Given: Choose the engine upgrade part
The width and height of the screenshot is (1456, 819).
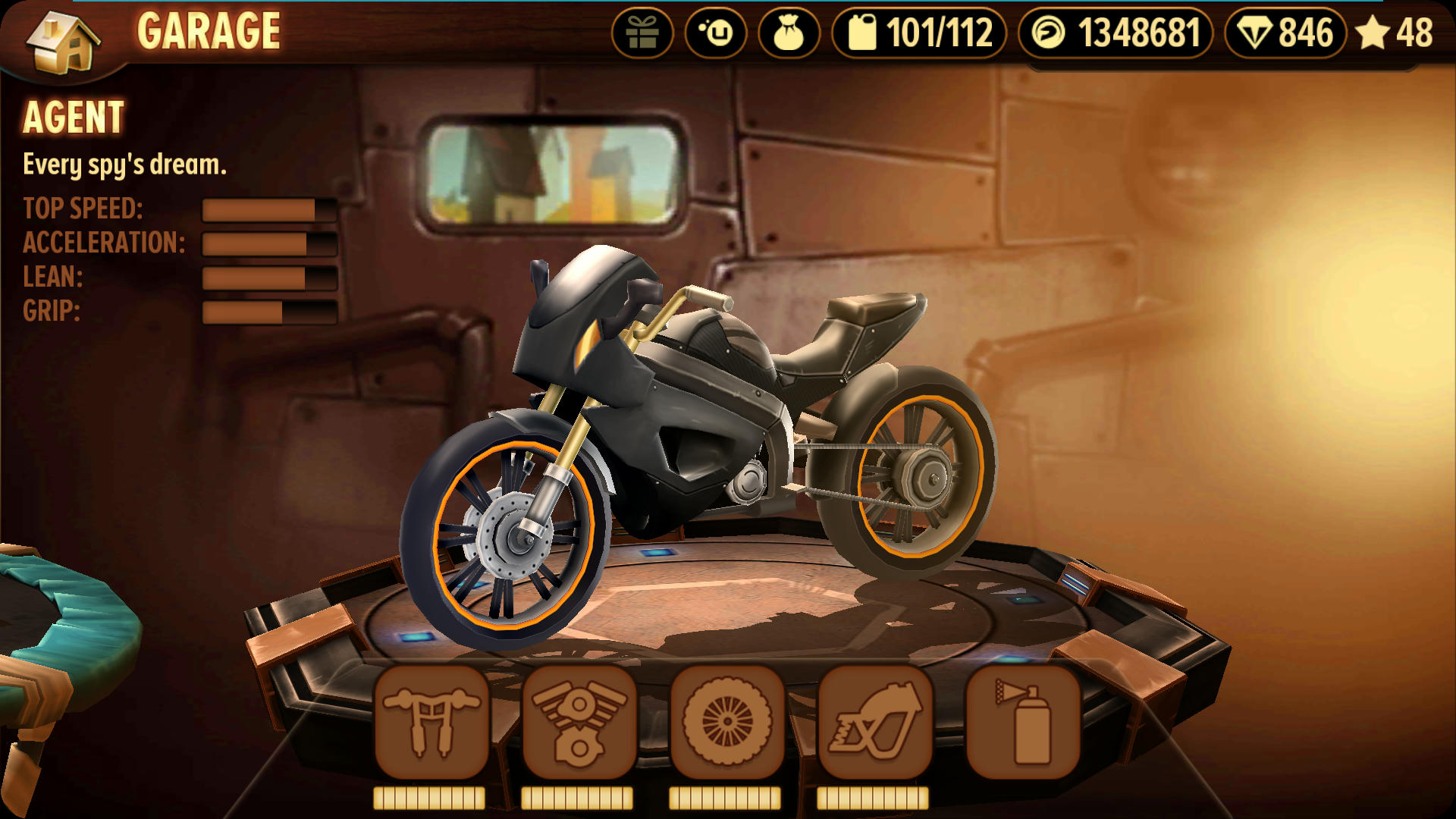Looking at the screenshot, I should (x=579, y=722).
